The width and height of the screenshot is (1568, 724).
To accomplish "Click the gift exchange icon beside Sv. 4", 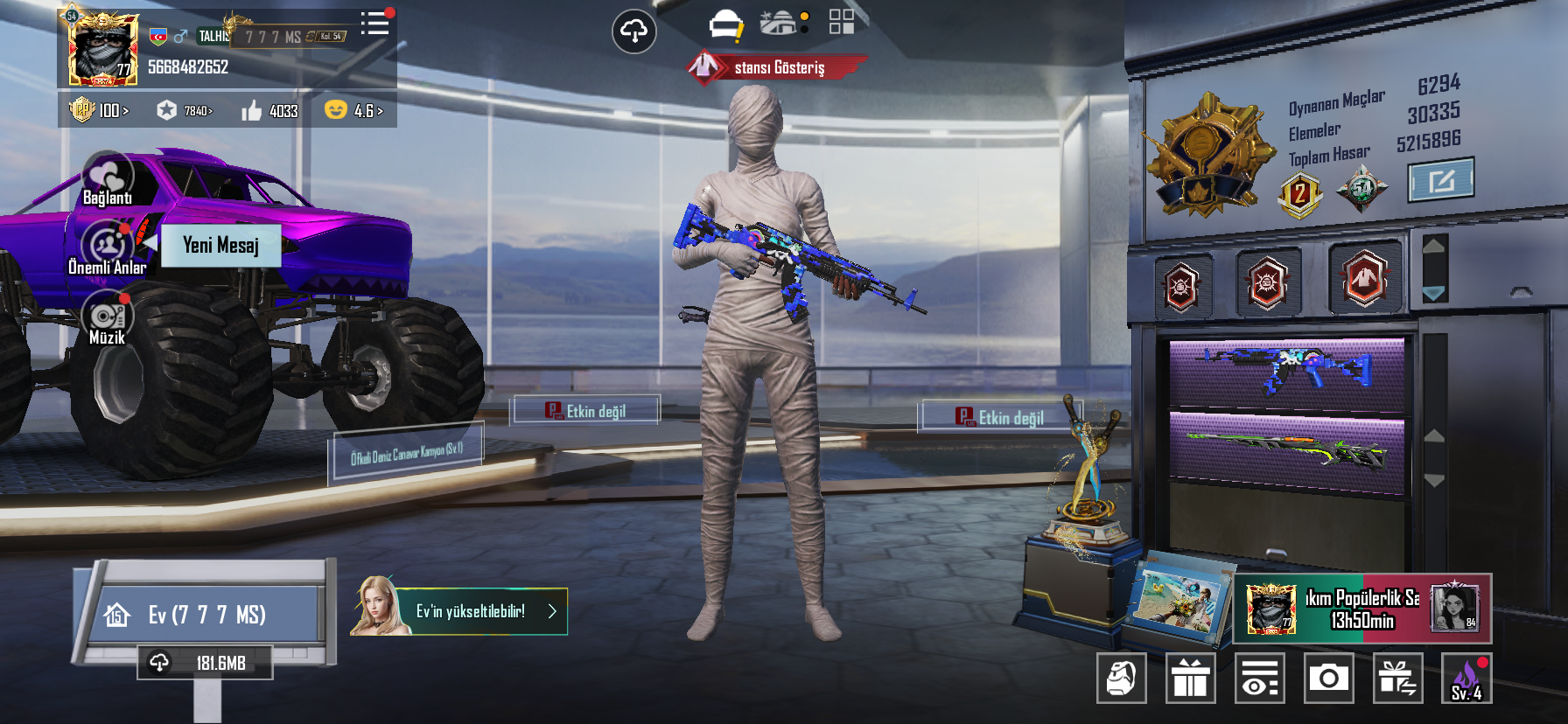I will point(1400,679).
